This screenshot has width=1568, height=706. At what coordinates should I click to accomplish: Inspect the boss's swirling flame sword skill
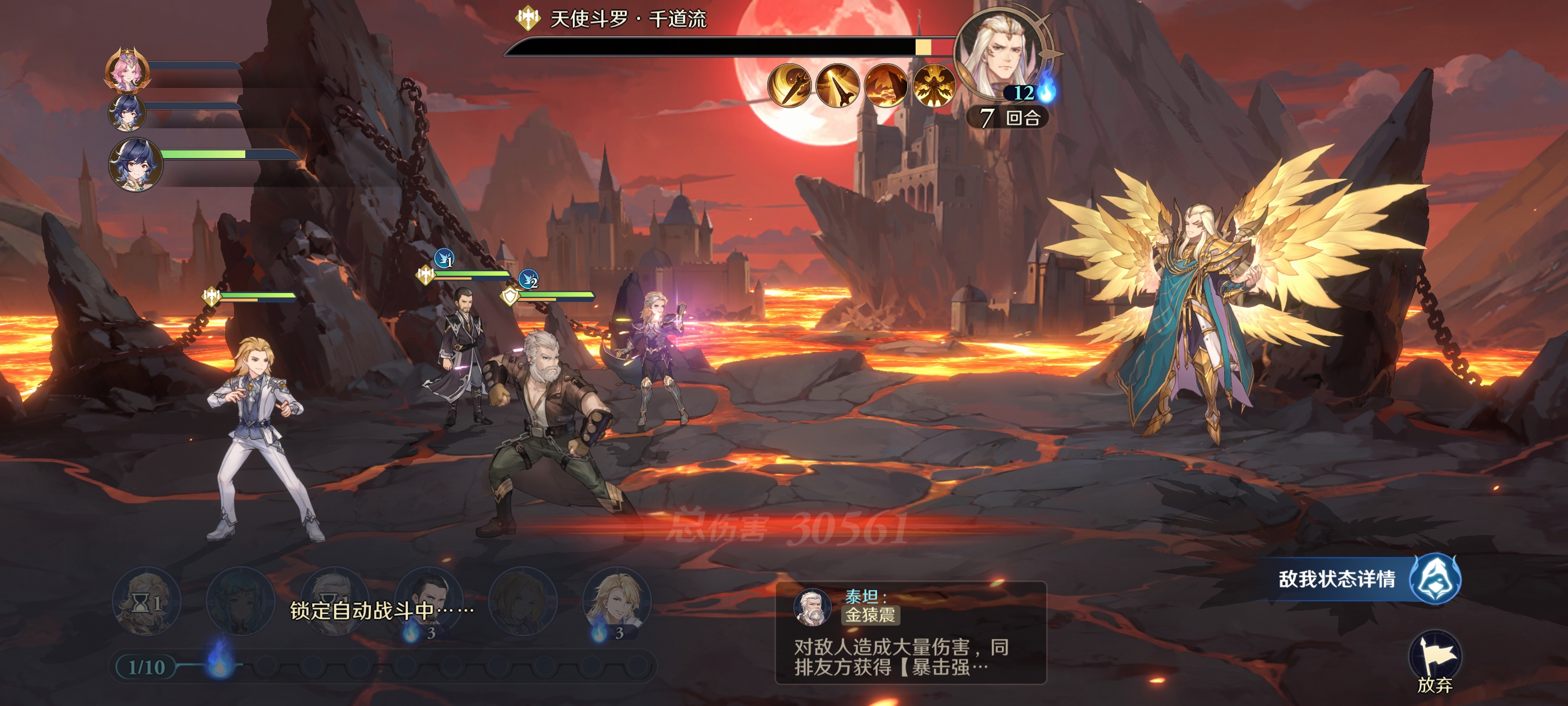(x=790, y=85)
